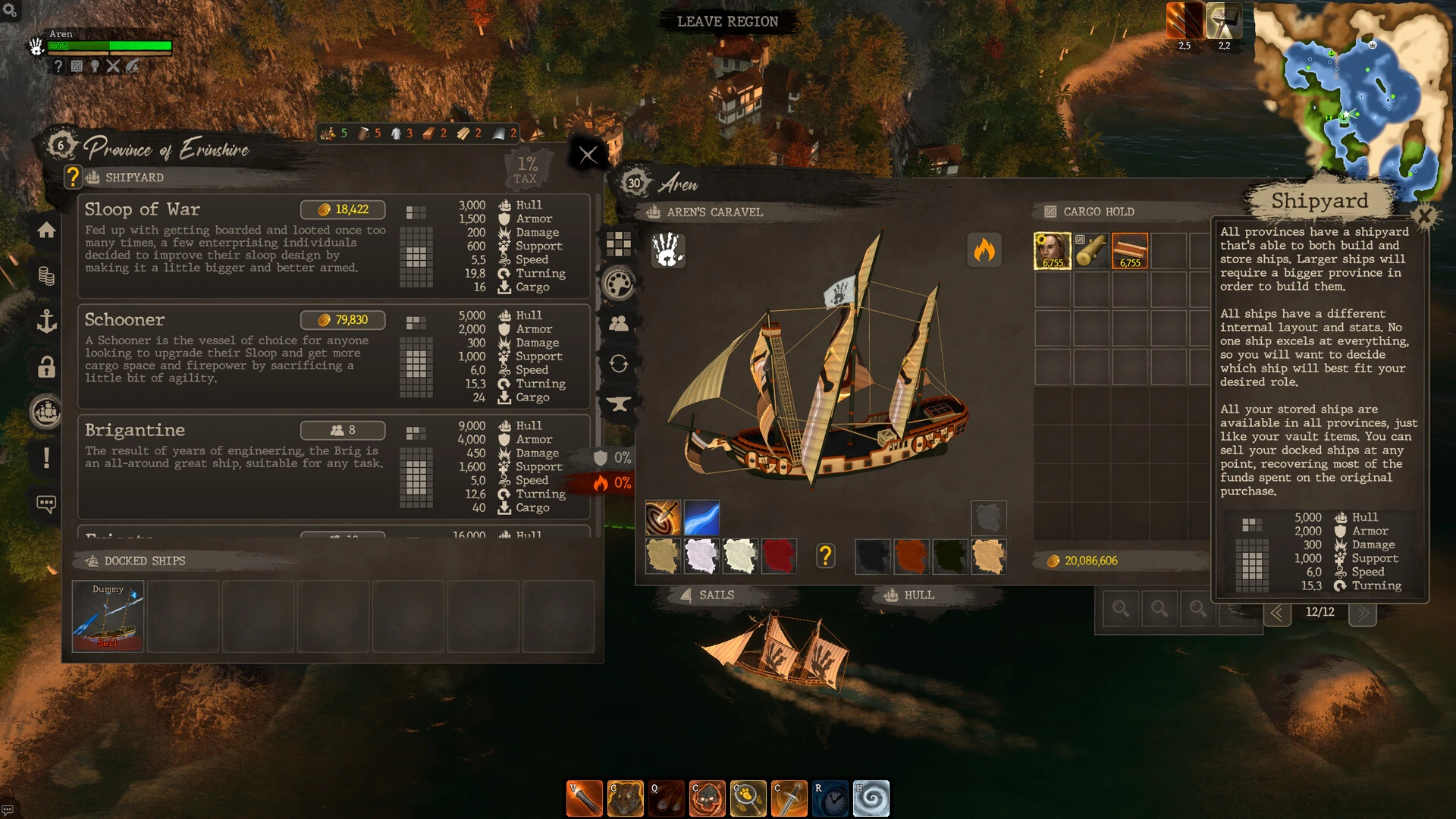Close the Shipyard help tooltip
The image size is (1456, 819).
[x=1424, y=217]
